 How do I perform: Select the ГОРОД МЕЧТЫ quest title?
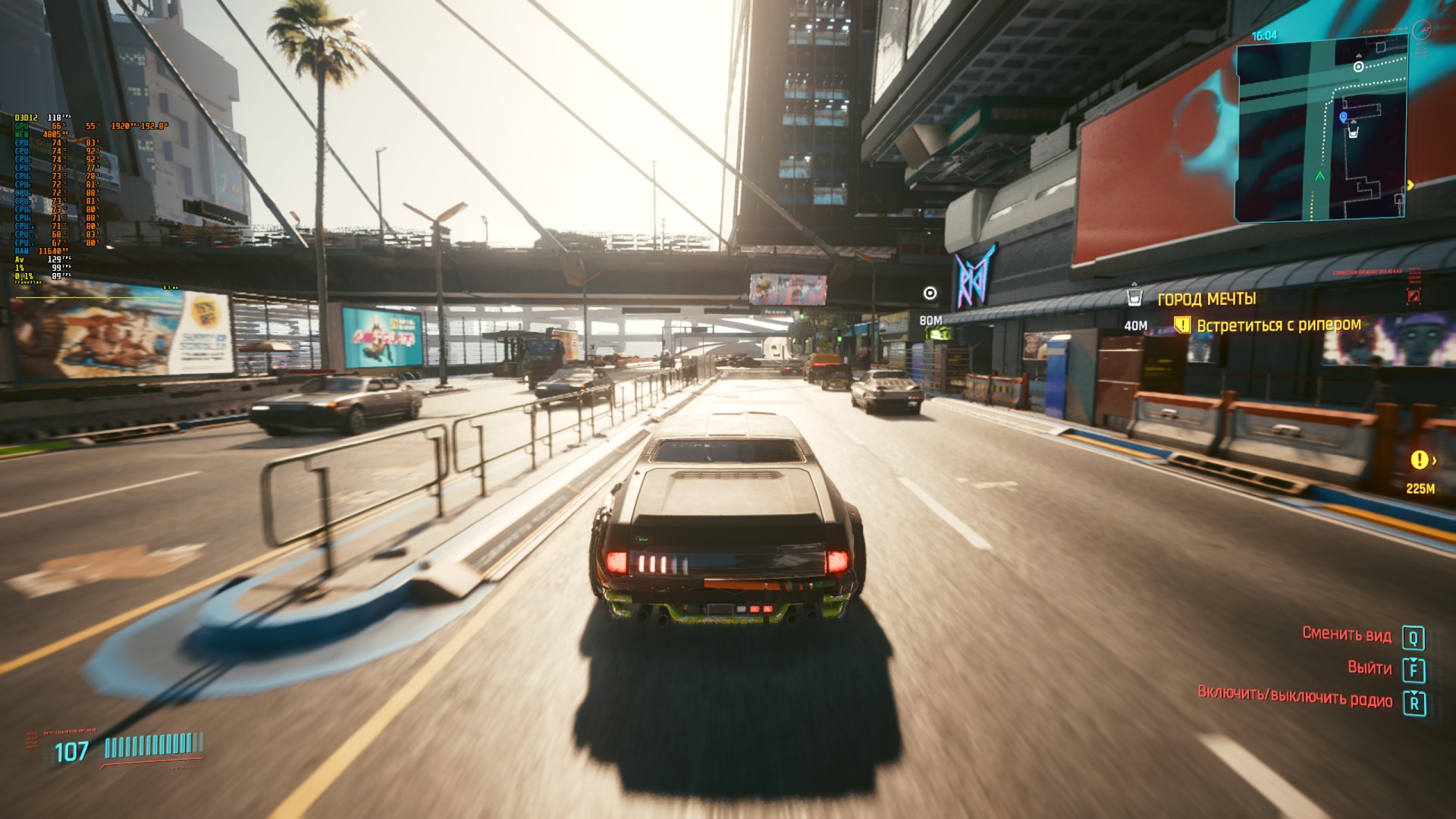point(1207,299)
